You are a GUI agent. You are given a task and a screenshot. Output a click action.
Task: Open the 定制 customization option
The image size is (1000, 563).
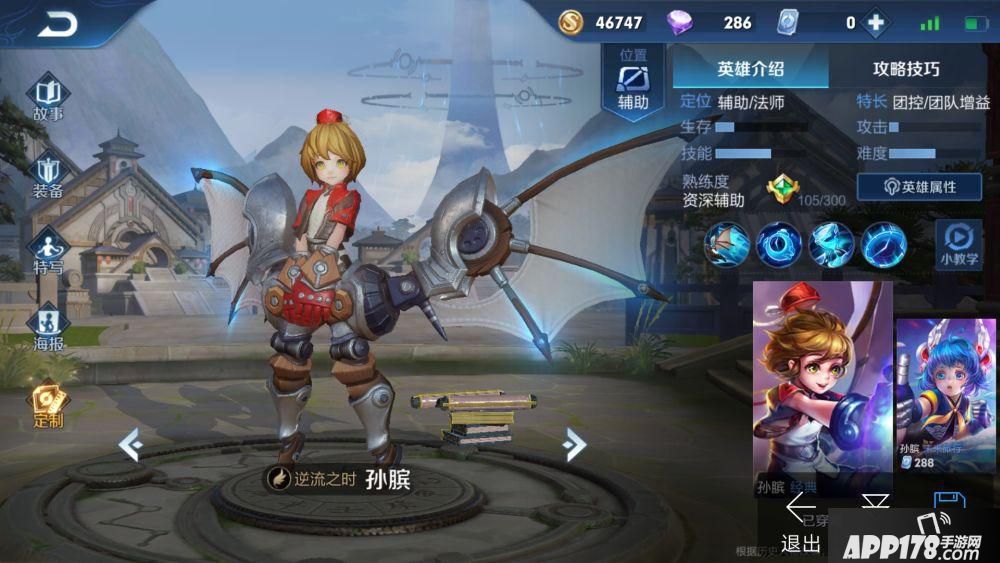(x=47, y=404)
